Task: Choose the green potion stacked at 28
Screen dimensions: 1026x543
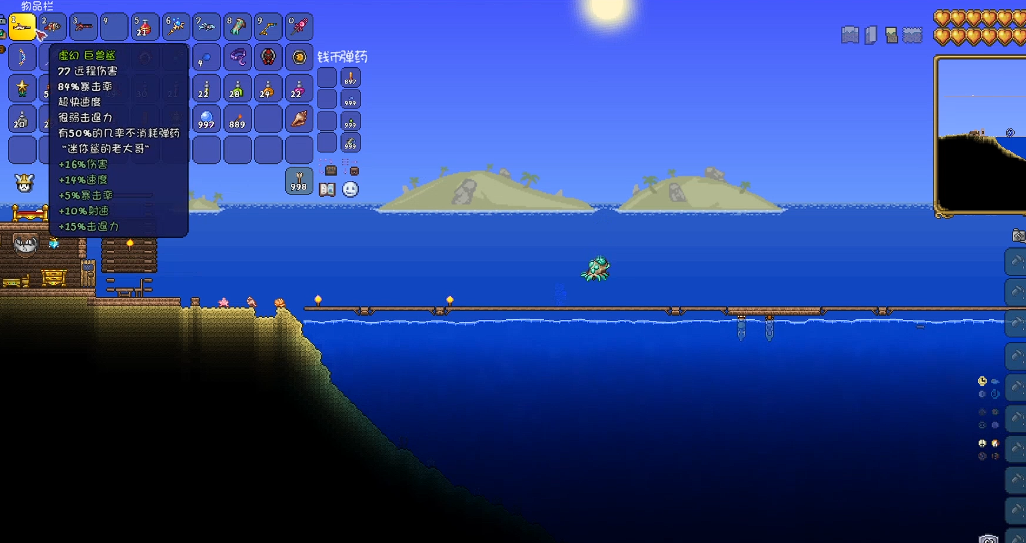Action: [238, 88]
